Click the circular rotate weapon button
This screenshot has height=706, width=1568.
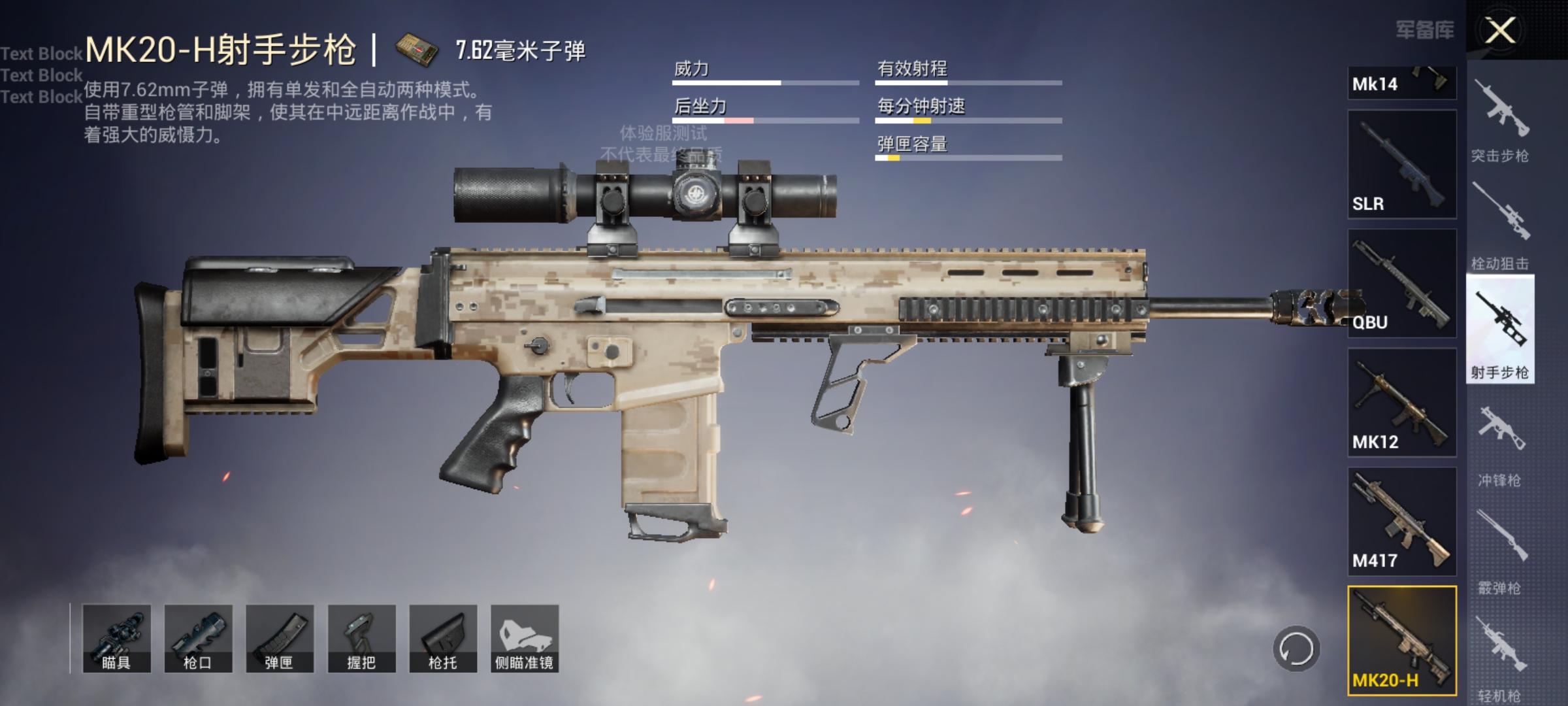click(1296, 648)
